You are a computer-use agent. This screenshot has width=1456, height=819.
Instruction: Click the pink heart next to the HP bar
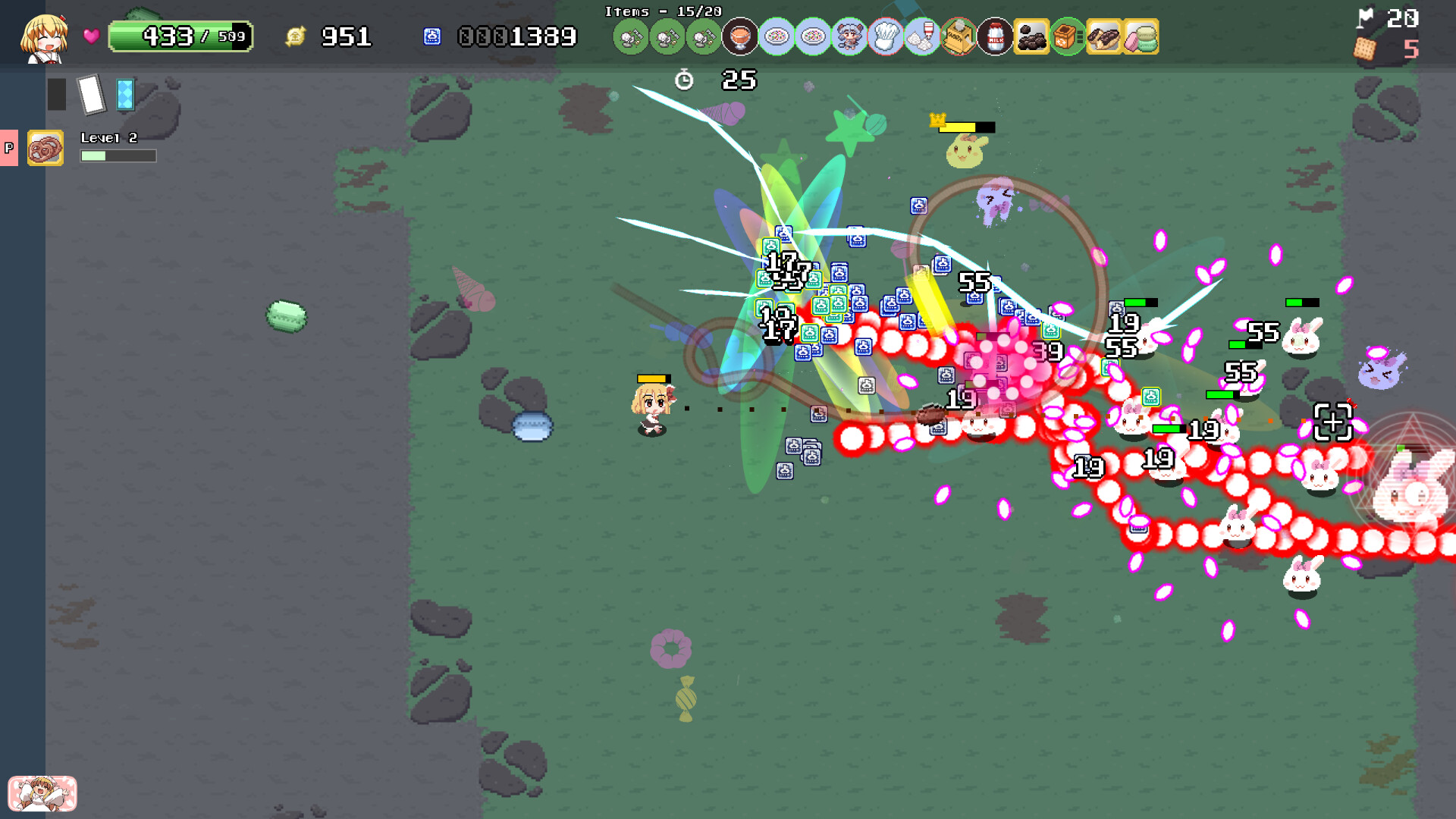pyautogui.click(x=91, y=35)
